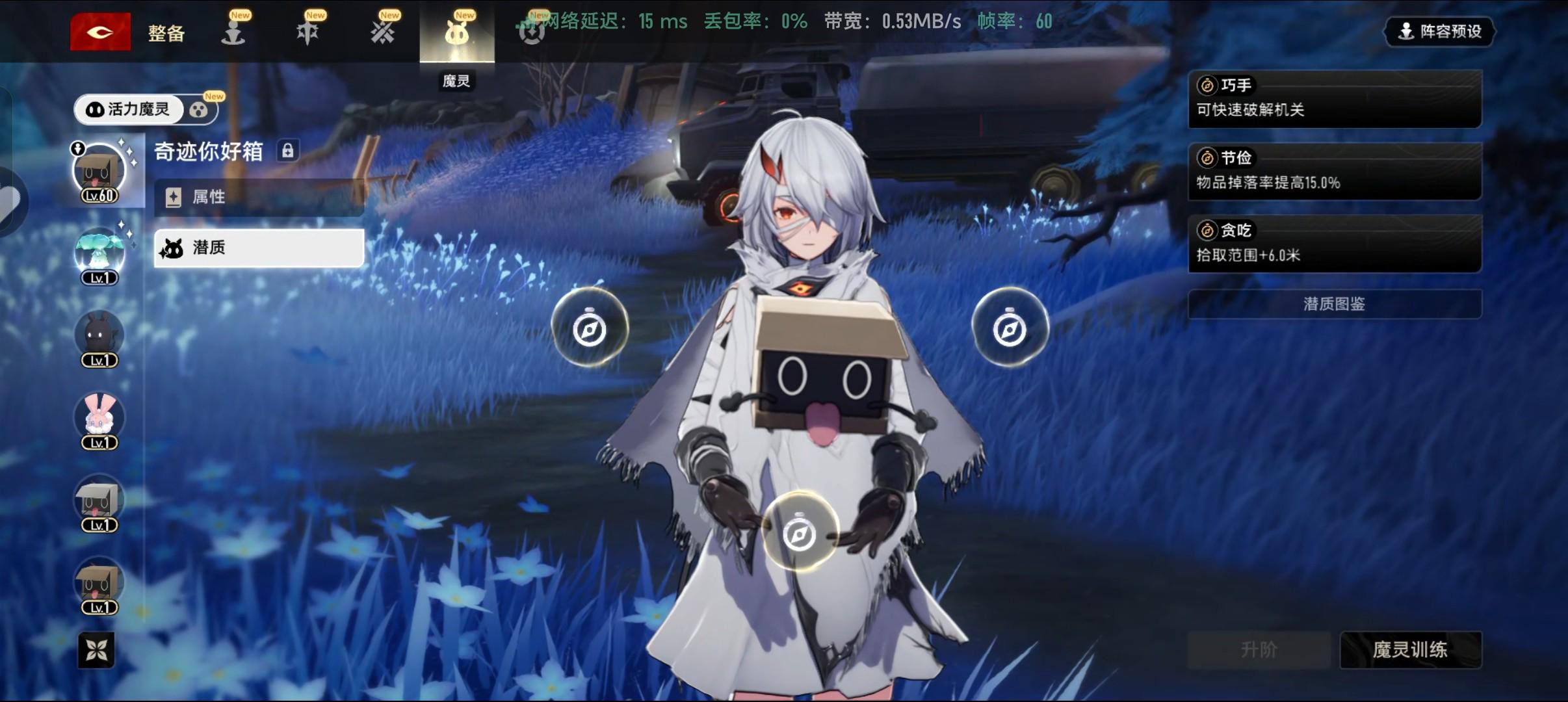Open the crossed swords tab
This screenshot has height=702, width=1568.
pos(382,31)
